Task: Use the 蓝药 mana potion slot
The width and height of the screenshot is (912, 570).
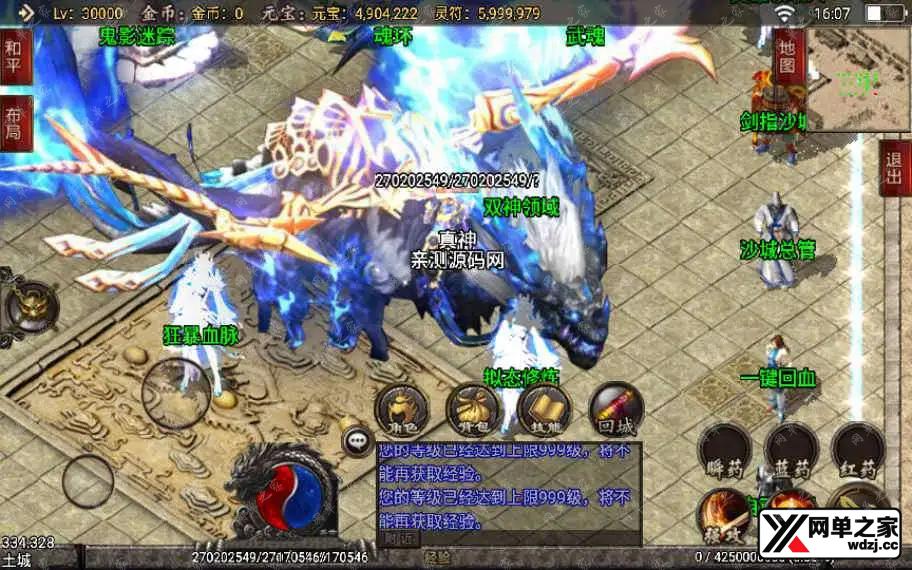Action: tap(791, 449)
